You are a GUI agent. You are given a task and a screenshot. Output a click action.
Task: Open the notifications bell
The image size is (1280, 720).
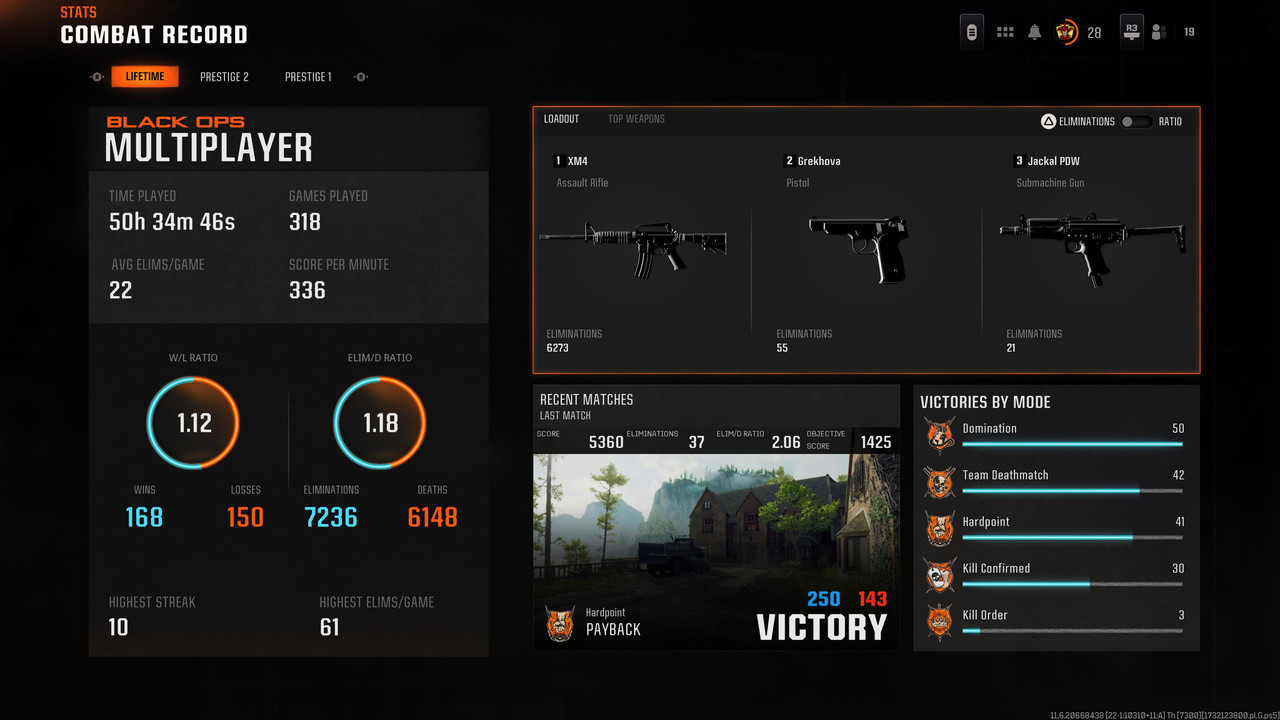(x=1035, y=32)
